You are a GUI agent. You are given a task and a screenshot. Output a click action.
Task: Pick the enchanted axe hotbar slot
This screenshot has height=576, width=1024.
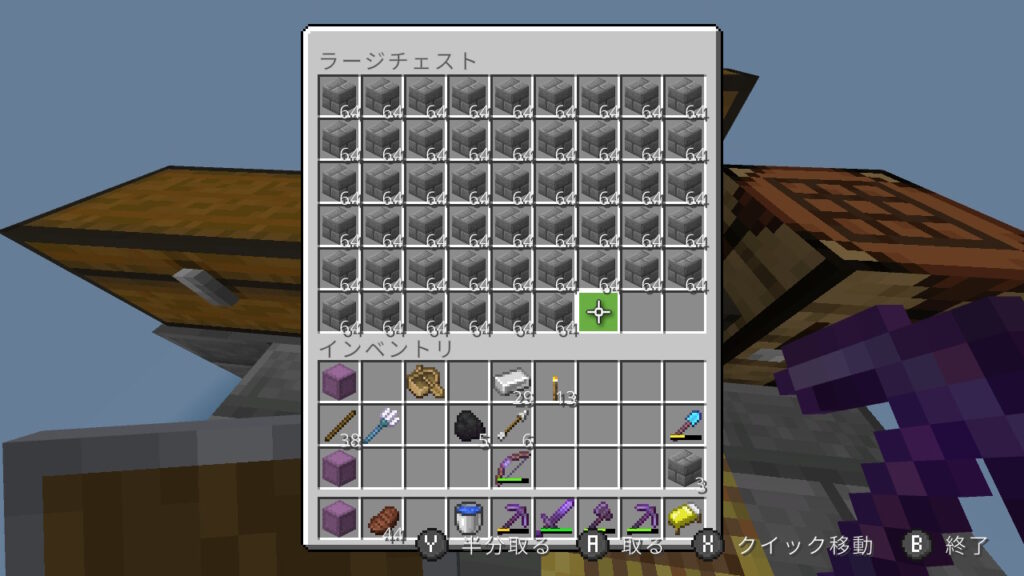598,518
